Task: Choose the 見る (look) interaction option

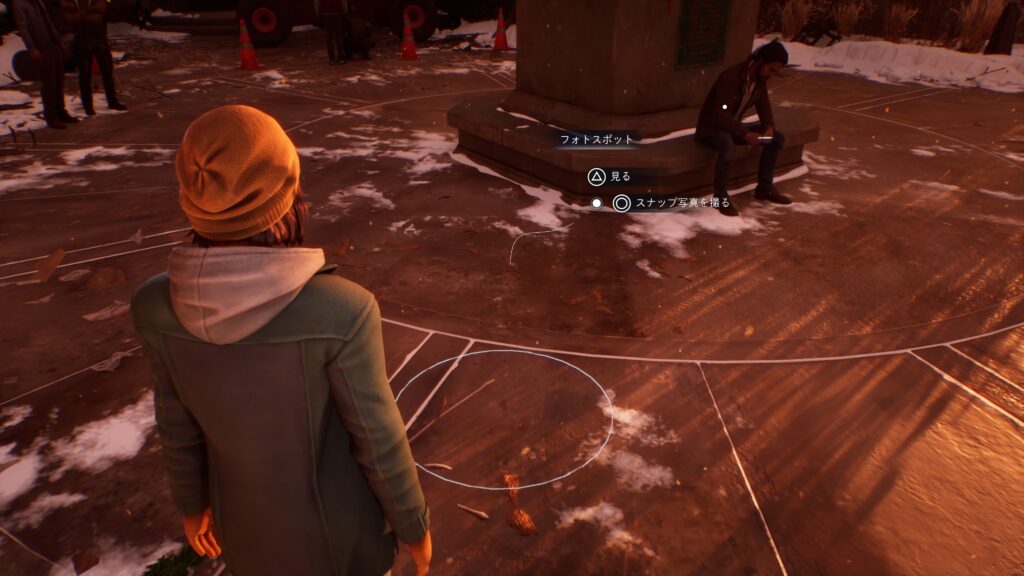Action: (x=609, y=177)
